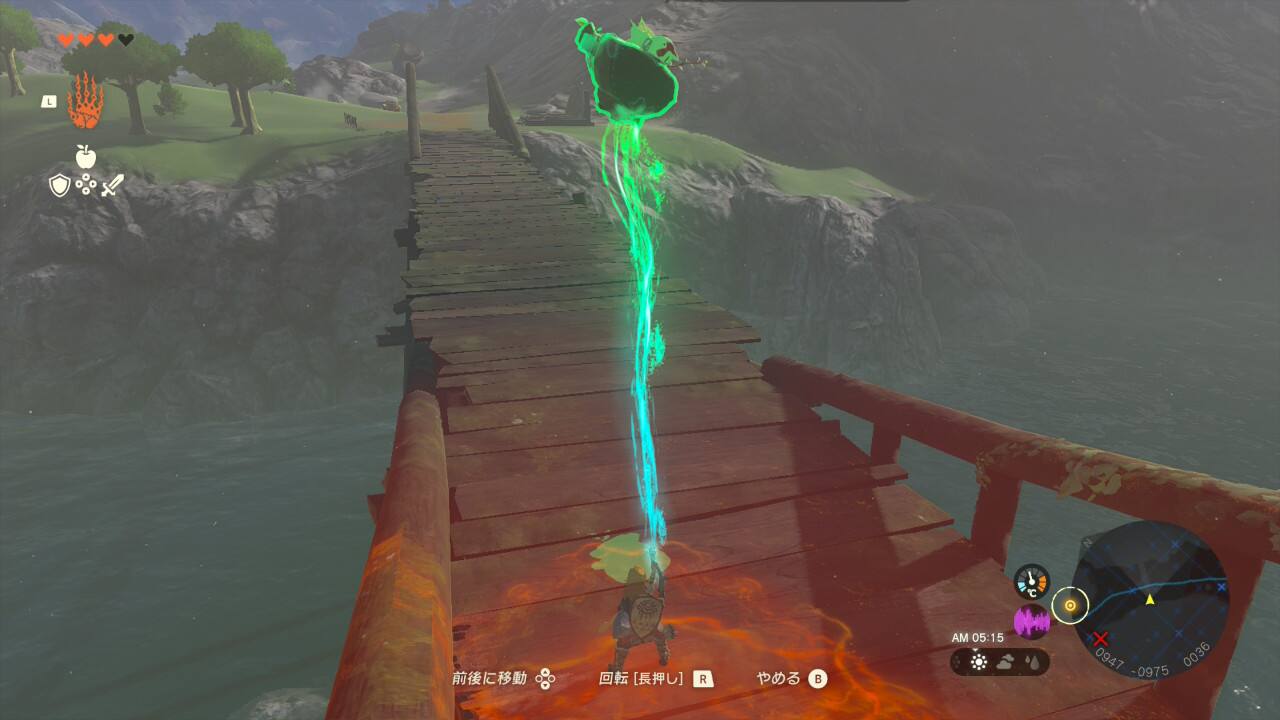1280x720 pixels.
Task: Click the red X marker on minimap
Action: 1101,638
